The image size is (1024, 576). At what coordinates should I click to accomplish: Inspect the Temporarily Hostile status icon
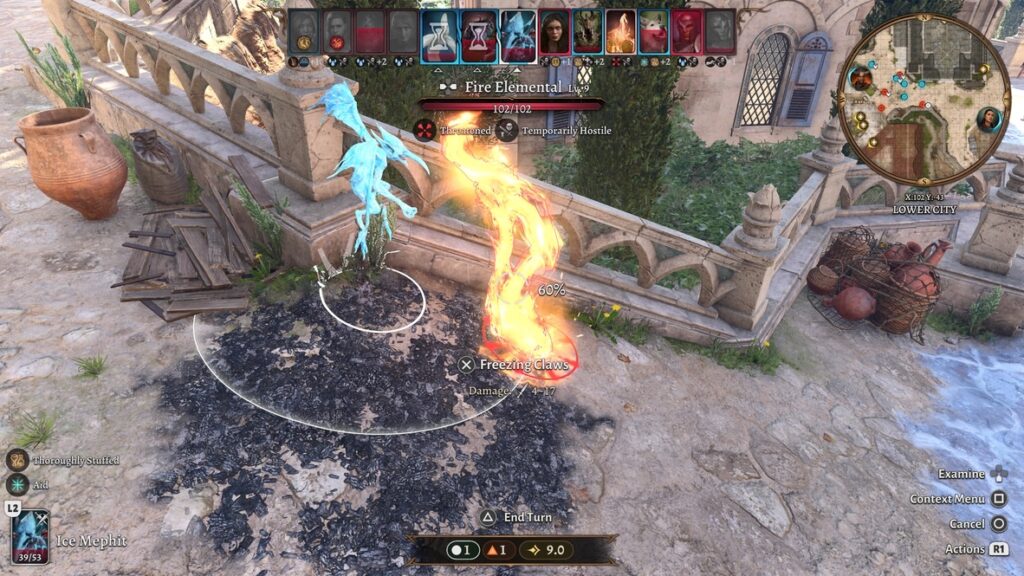(507, 129)
